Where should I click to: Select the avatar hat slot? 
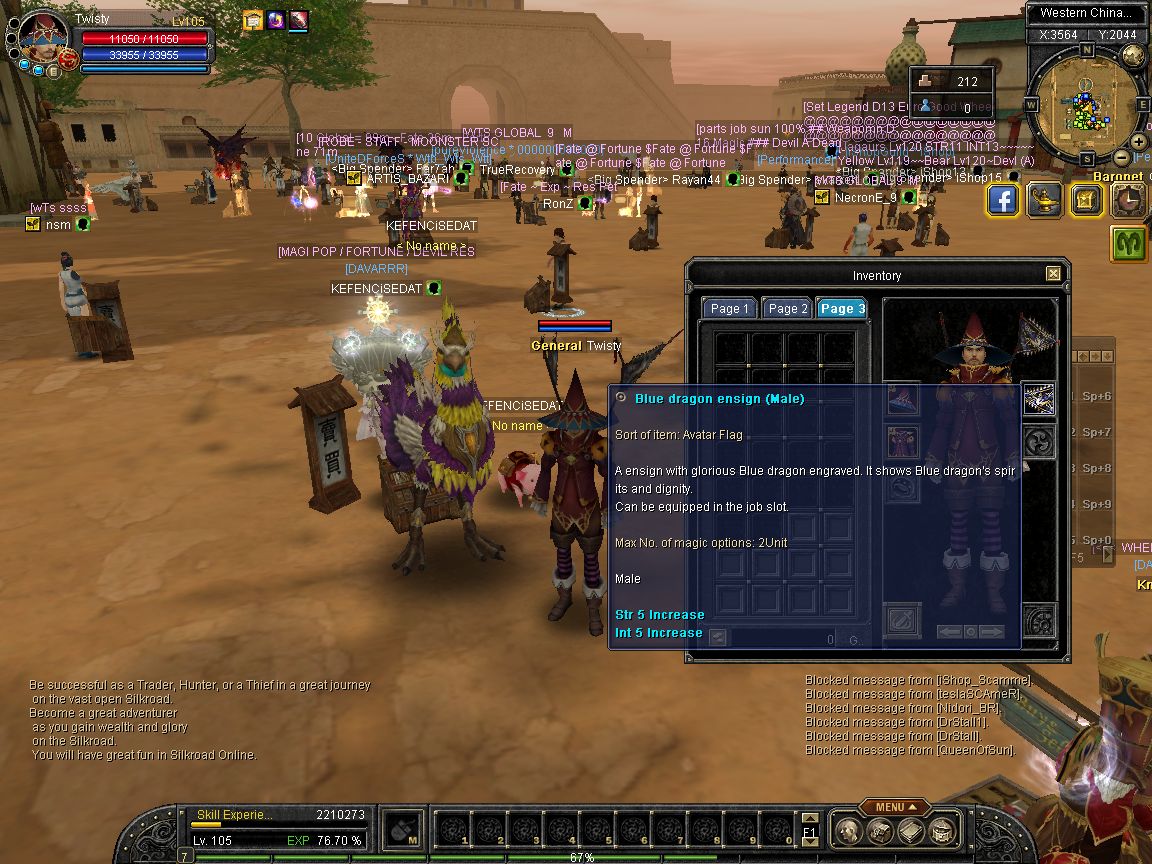click(x=904, y=398)
